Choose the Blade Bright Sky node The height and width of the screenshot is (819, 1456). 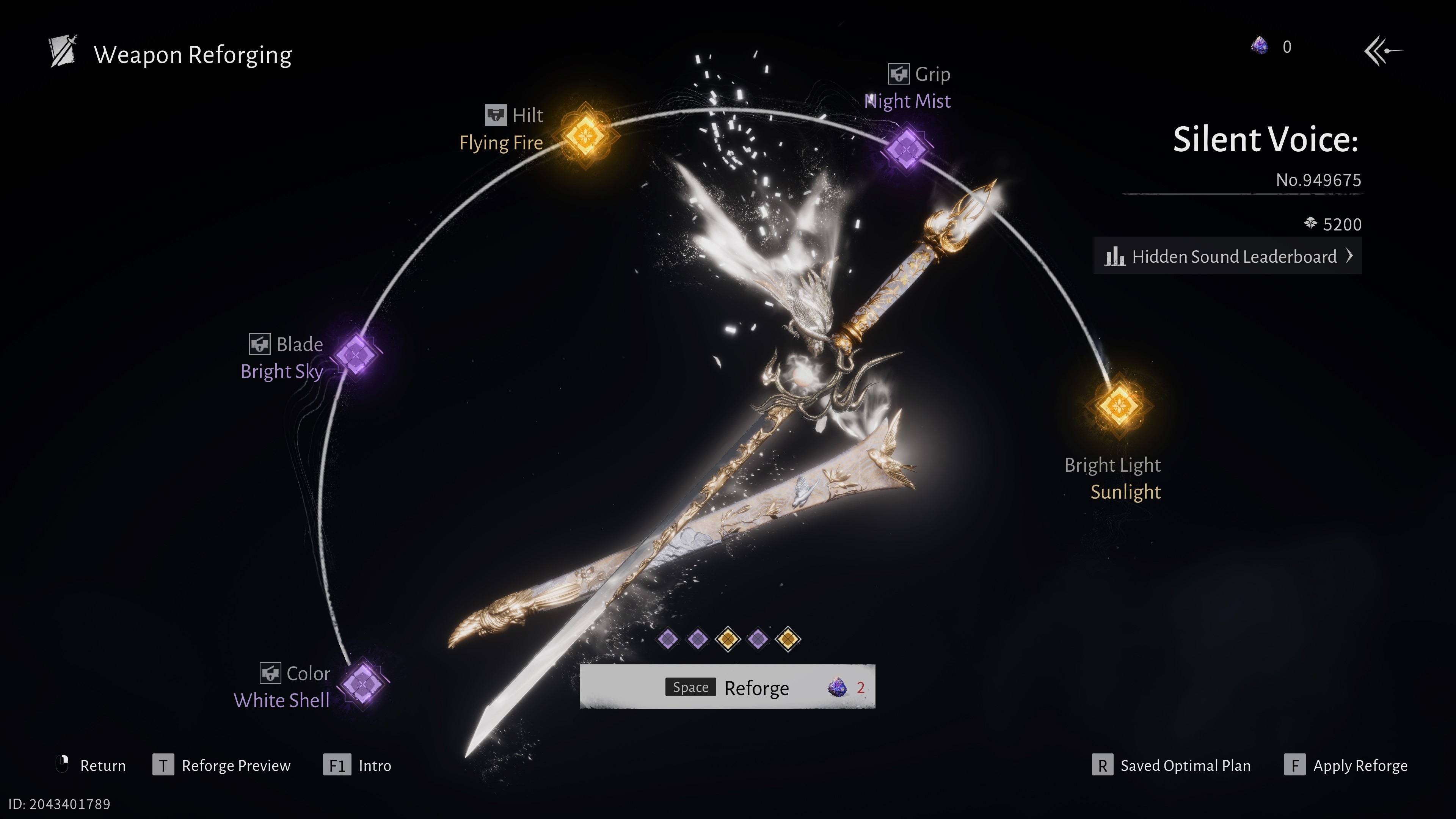356,355
